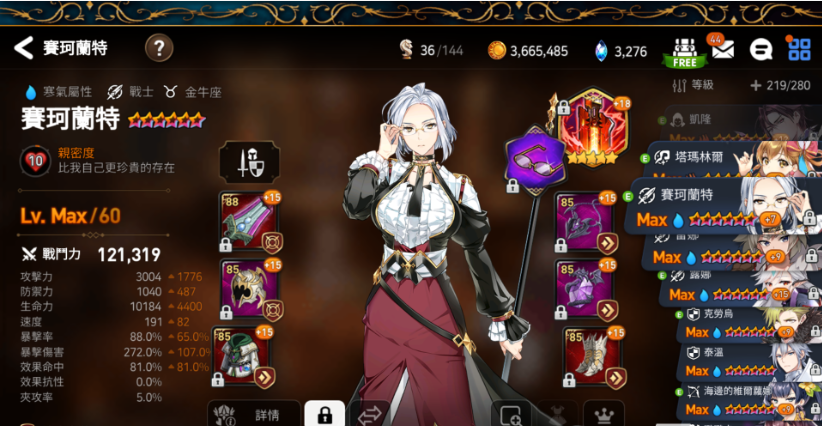Open the glasses exclusive equipment slot

click(535, 158)
